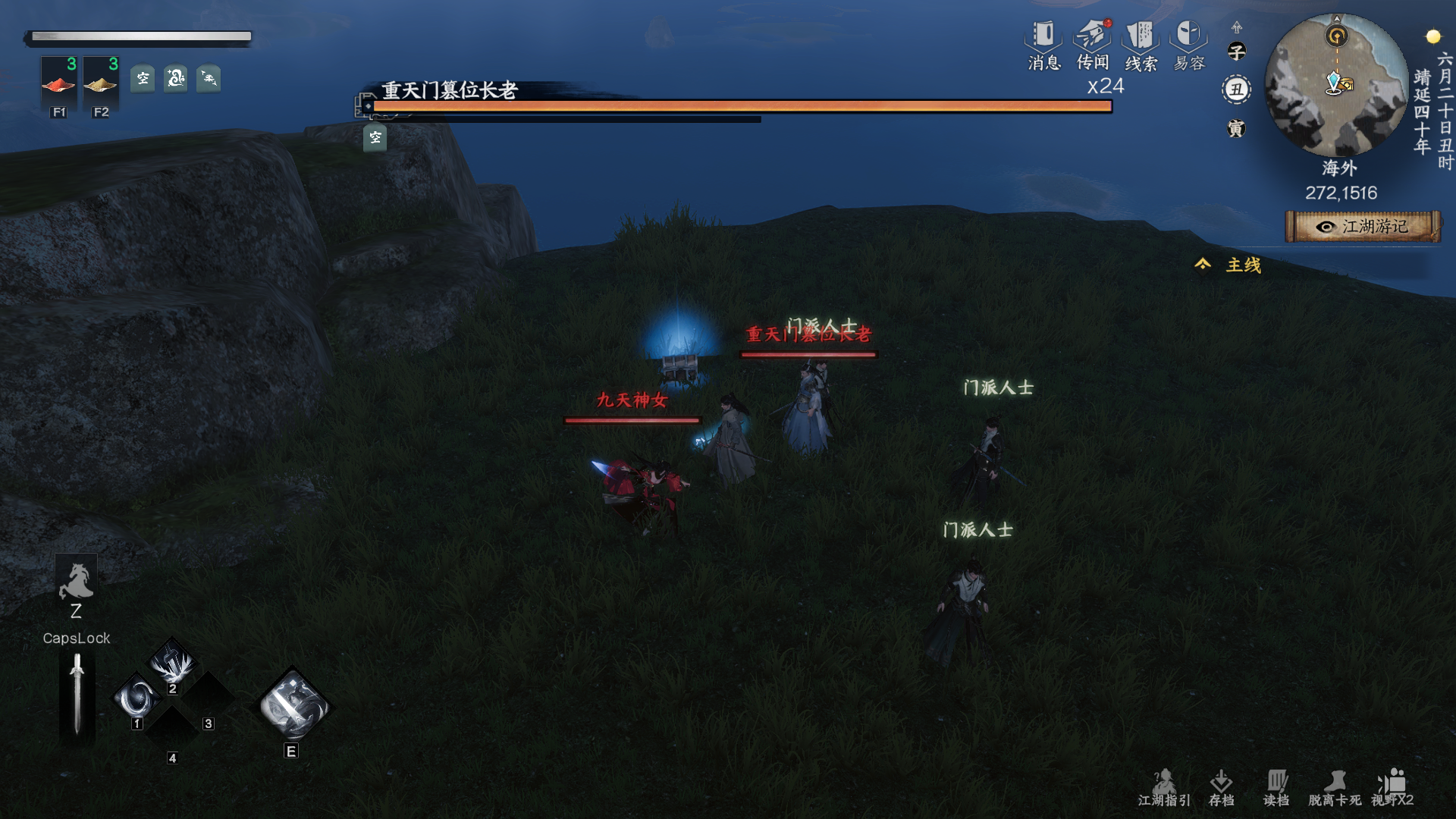Click the circular minimap
Image resolution: width=1456 pixels, height=819 pixels.
pos(1336,85)
